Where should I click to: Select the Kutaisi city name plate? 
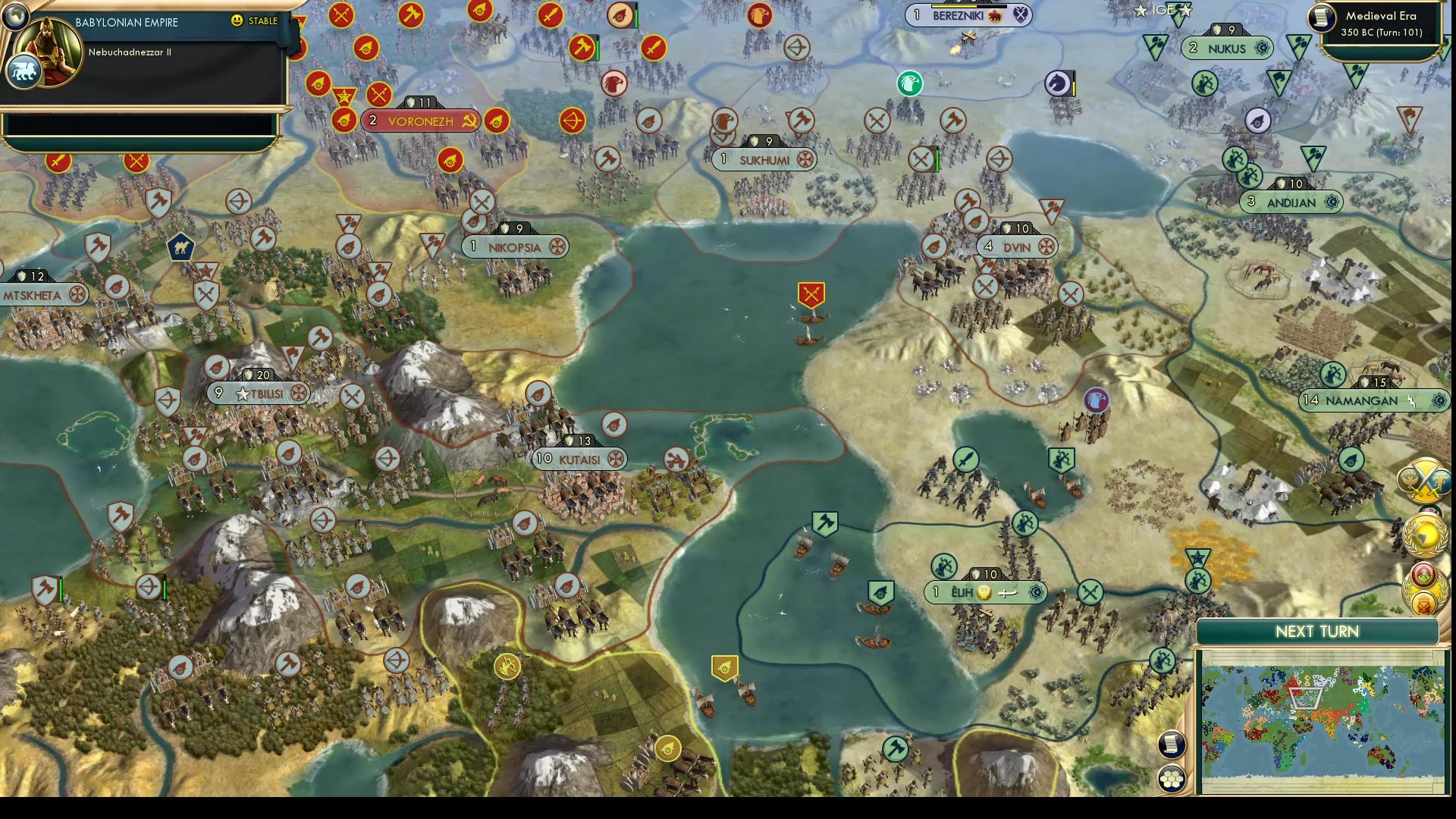click(579, 458)
